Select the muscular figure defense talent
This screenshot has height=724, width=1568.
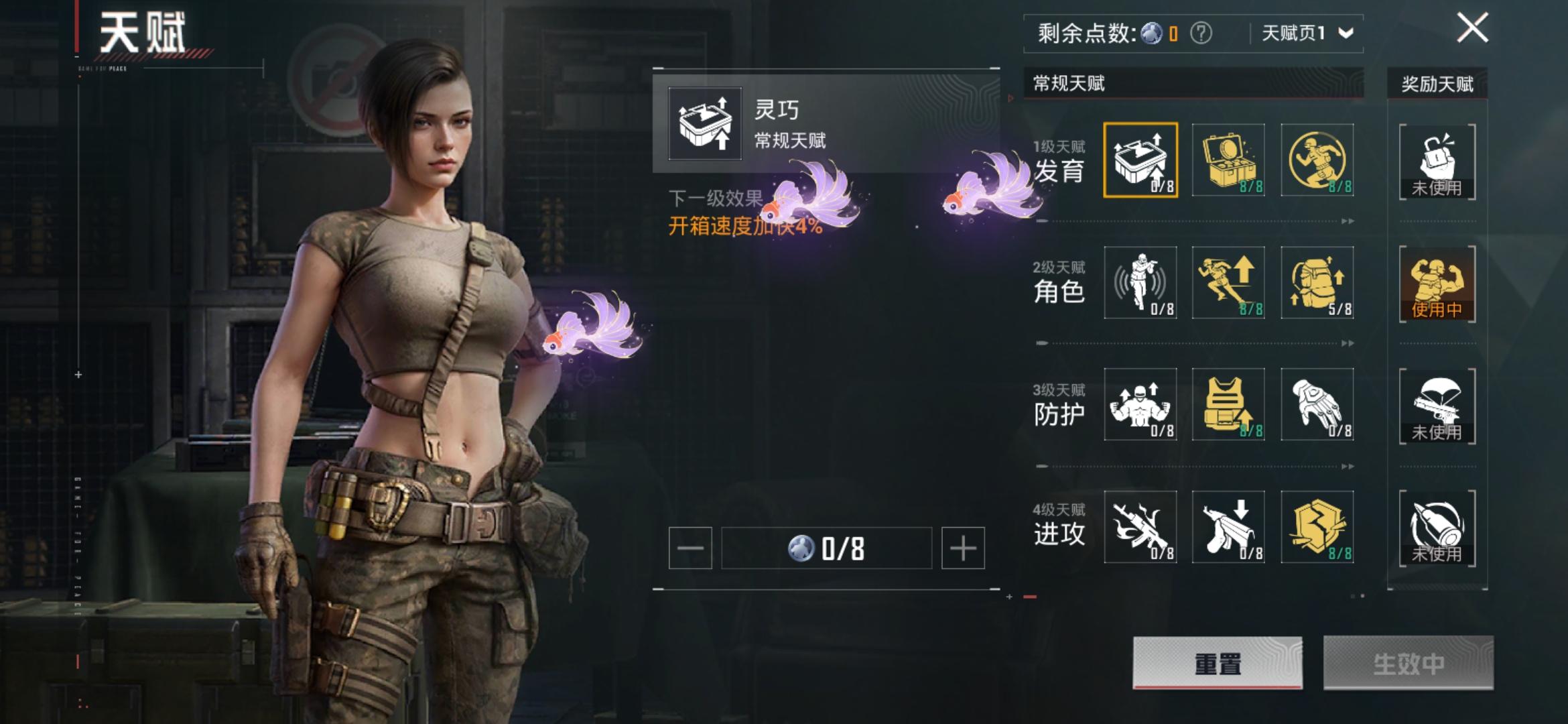[x=1140, y=404]
